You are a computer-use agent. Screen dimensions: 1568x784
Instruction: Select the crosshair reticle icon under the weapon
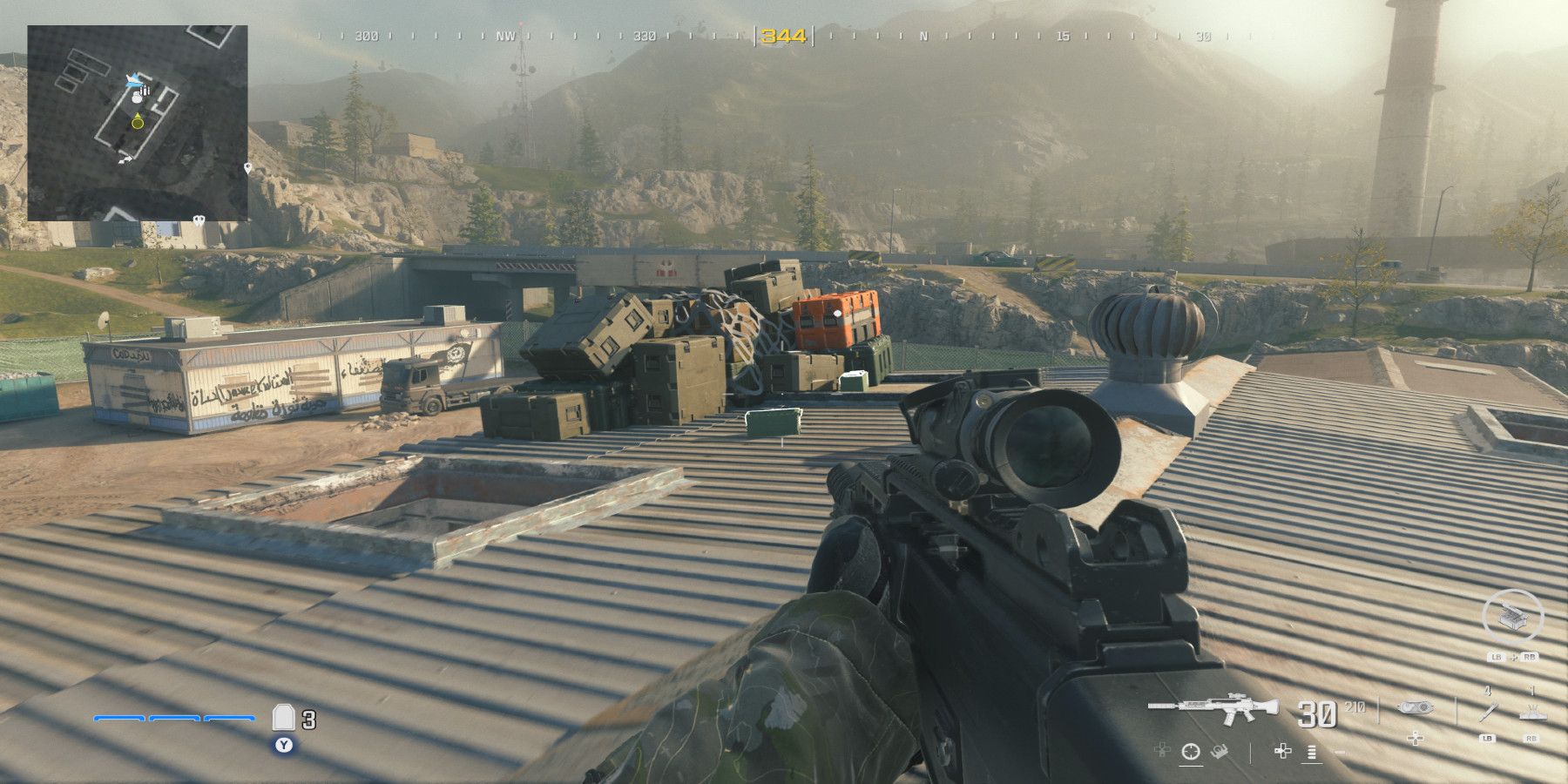coord(1191,751)
